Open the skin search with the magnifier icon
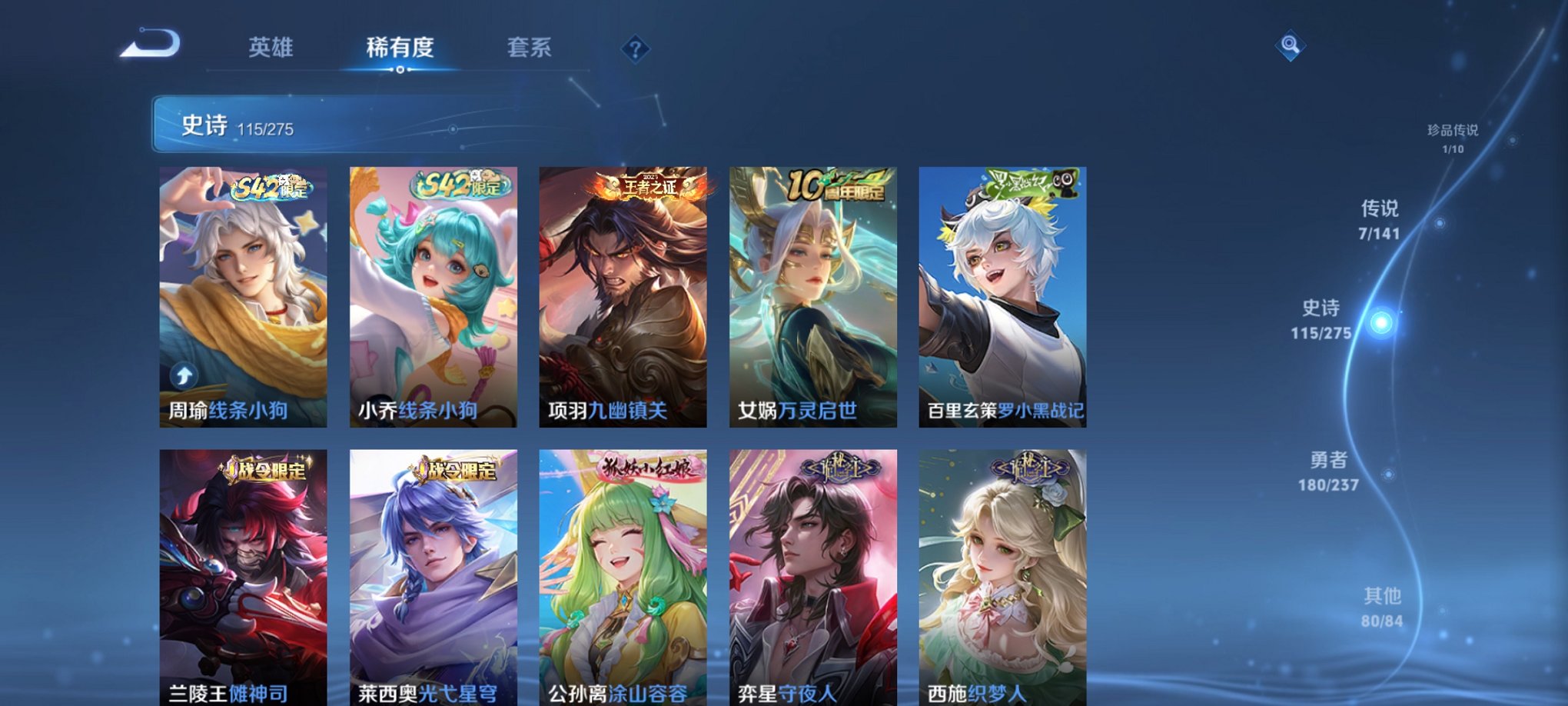This screenshot has width=1568, height=706. [x=1291, y=46]
